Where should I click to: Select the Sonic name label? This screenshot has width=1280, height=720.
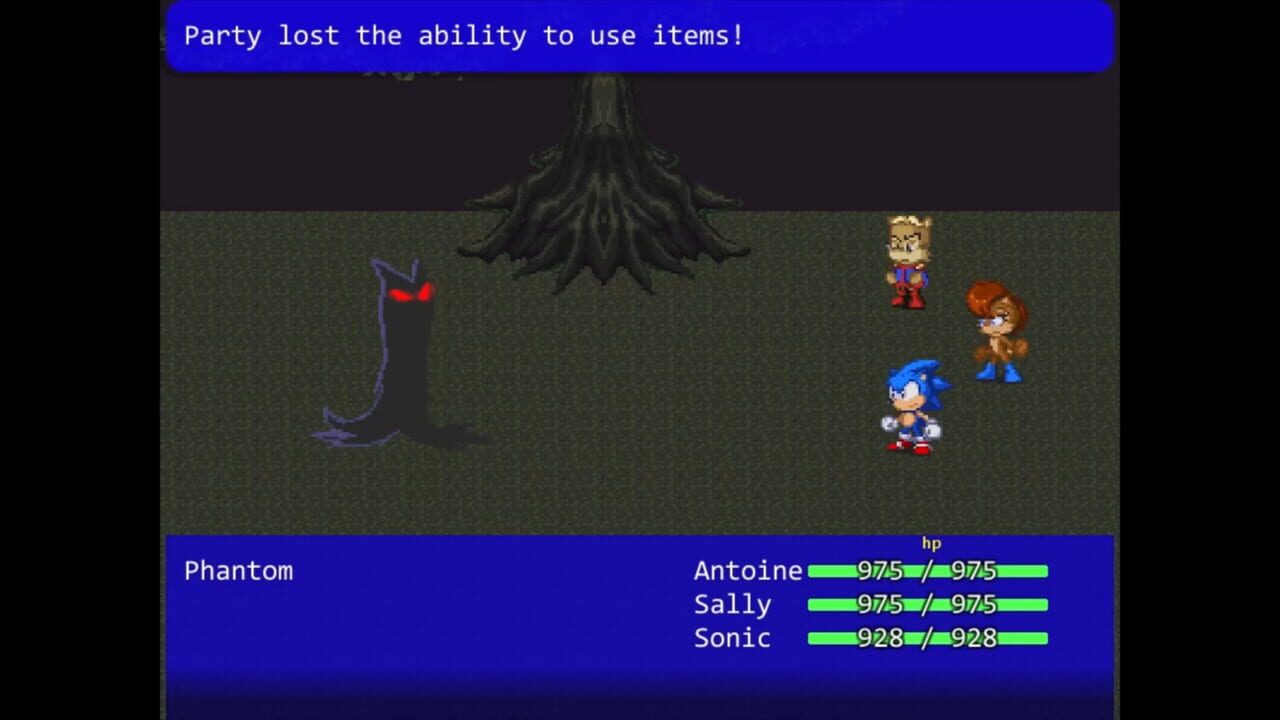[x=731, y=638]
